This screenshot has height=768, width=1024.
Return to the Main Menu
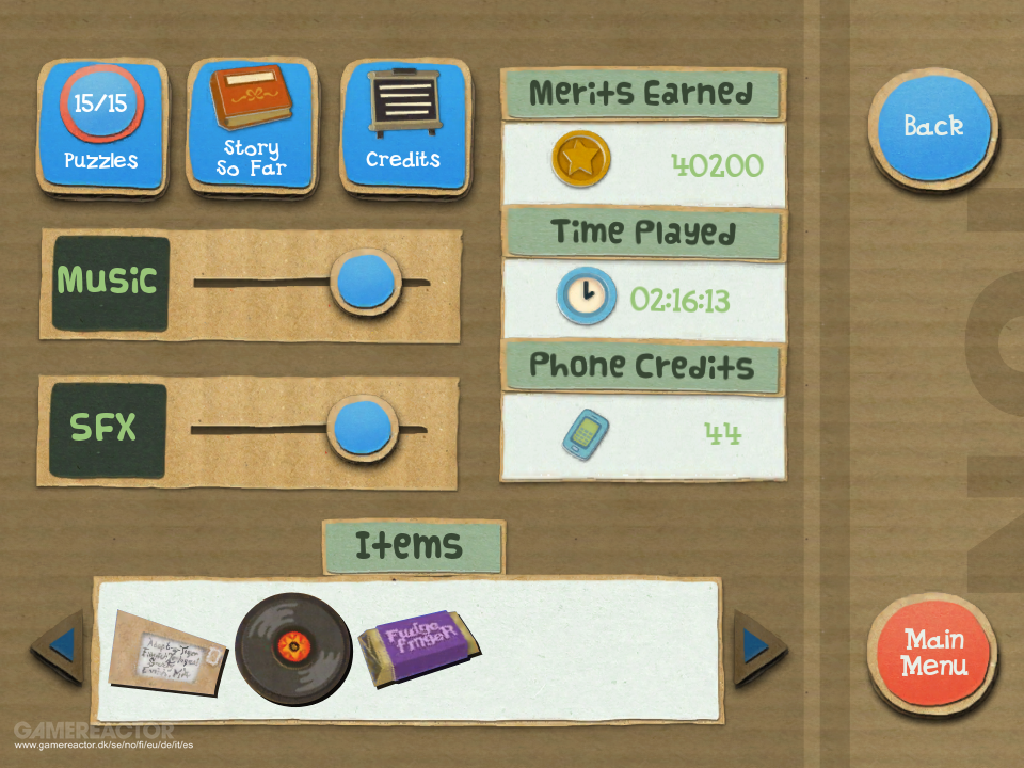(932, 652)
